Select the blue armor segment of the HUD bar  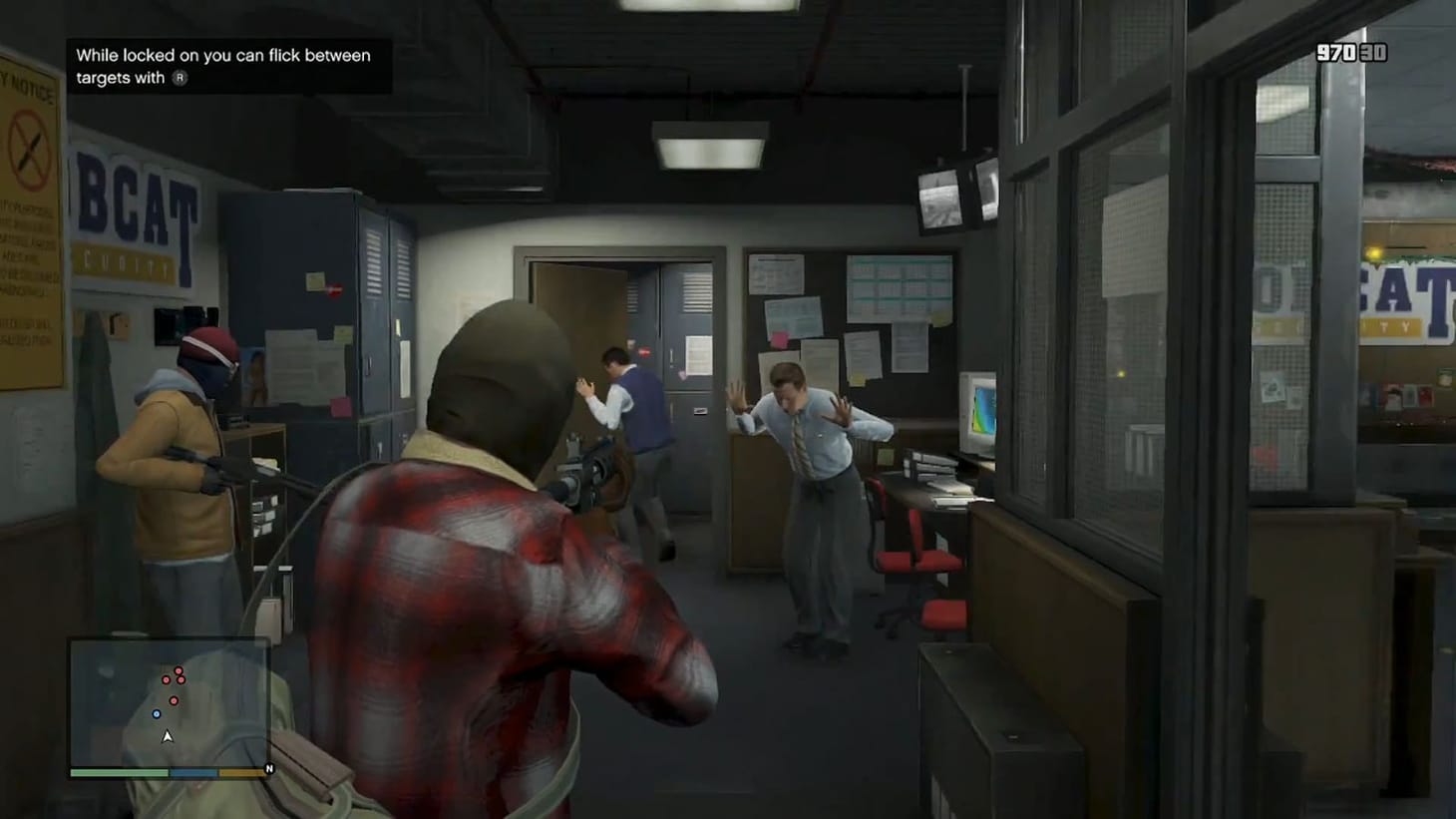(x=193, y=771)
